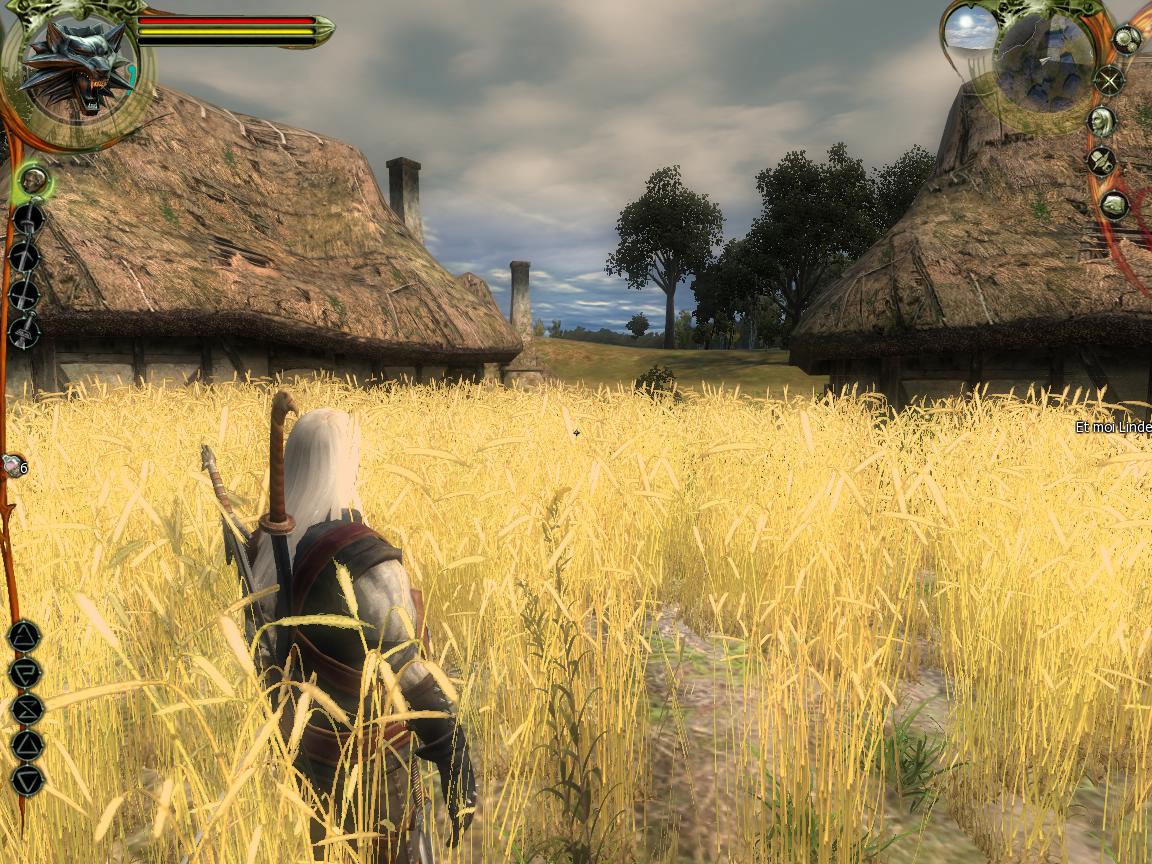Select the crossed swords icon

point(1109,80)
